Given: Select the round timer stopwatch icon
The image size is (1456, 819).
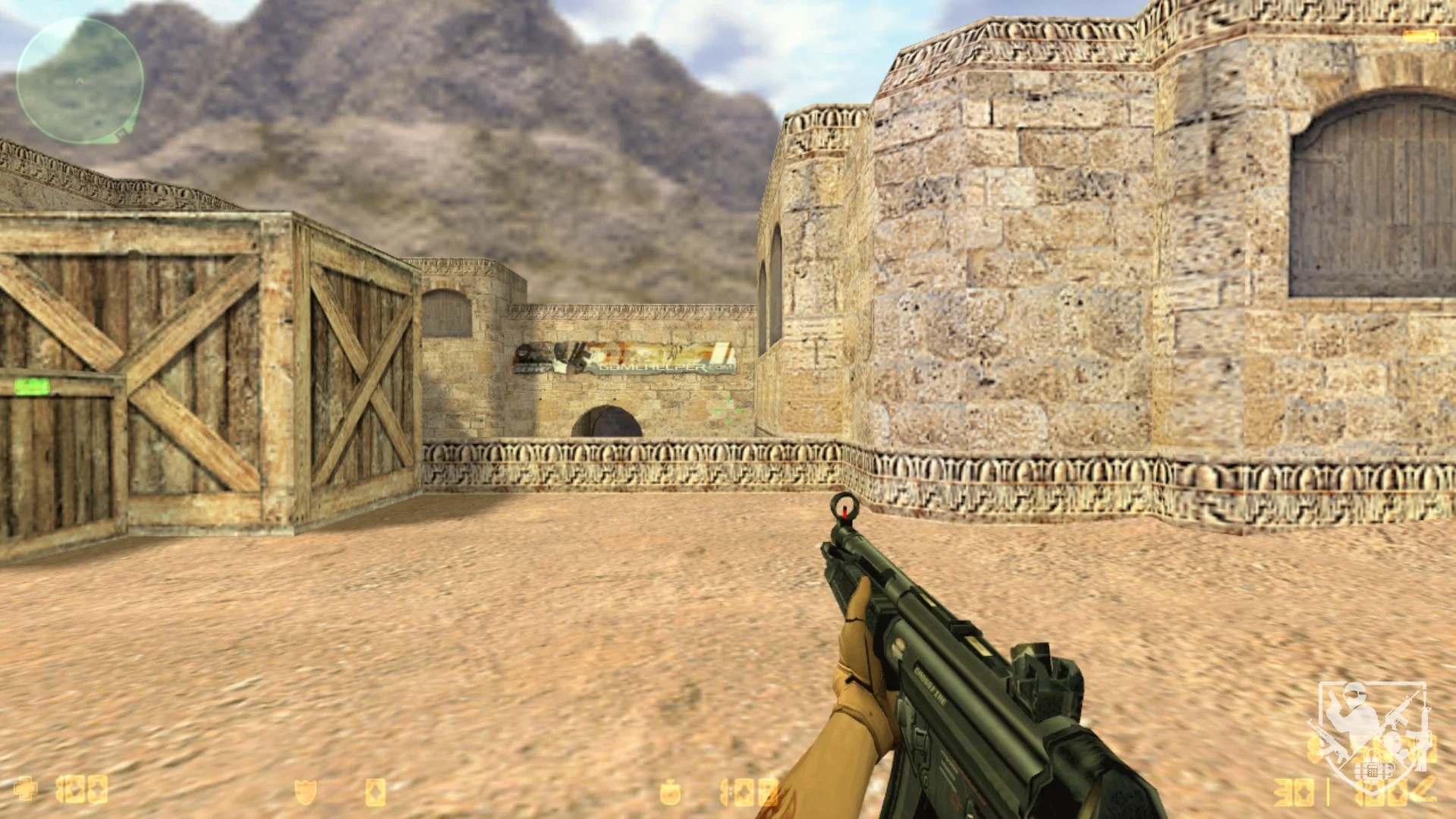Looking at the screenshot, I should [669, 792].
